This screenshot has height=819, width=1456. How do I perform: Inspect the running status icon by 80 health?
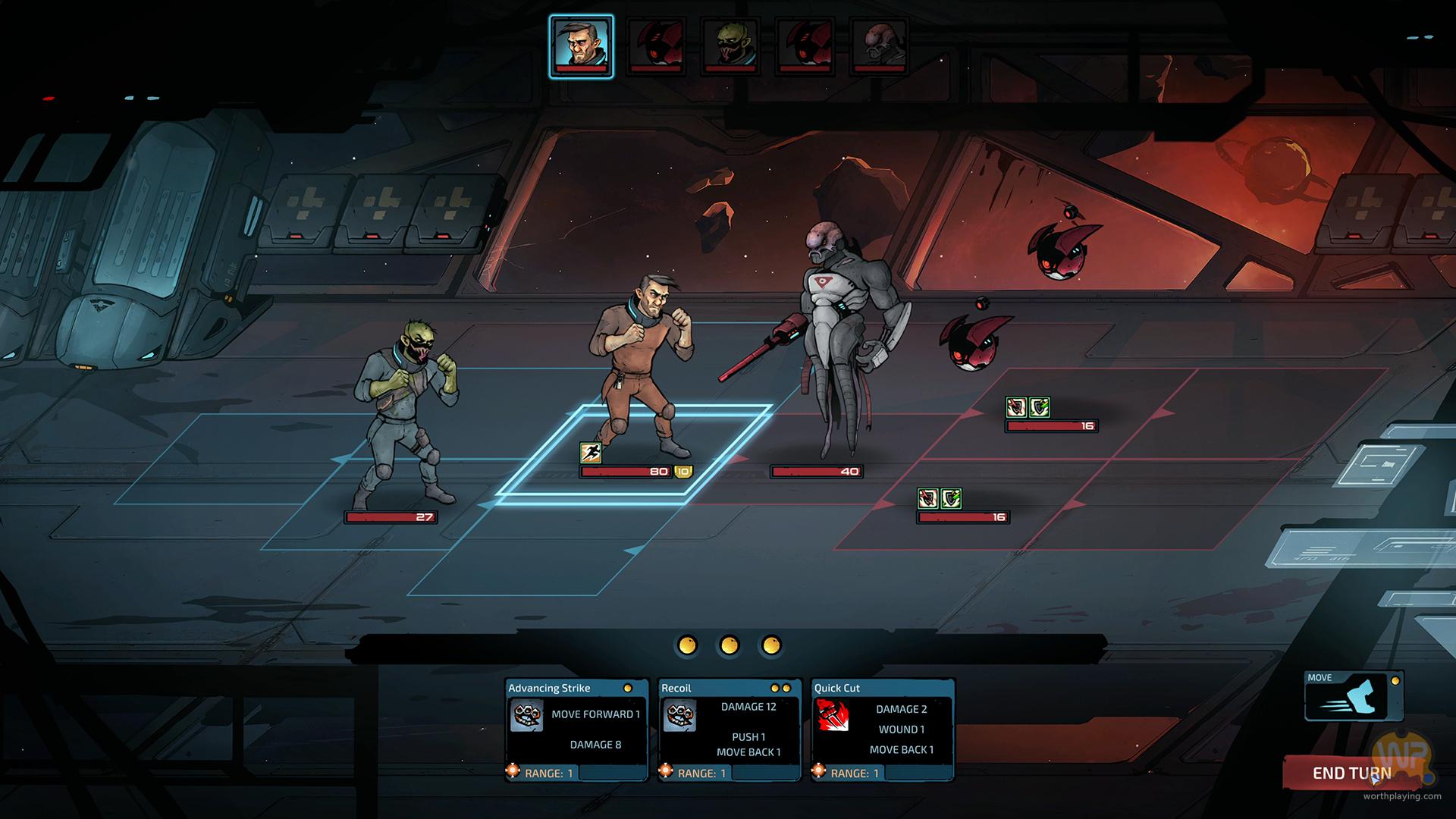click(591, 453)
